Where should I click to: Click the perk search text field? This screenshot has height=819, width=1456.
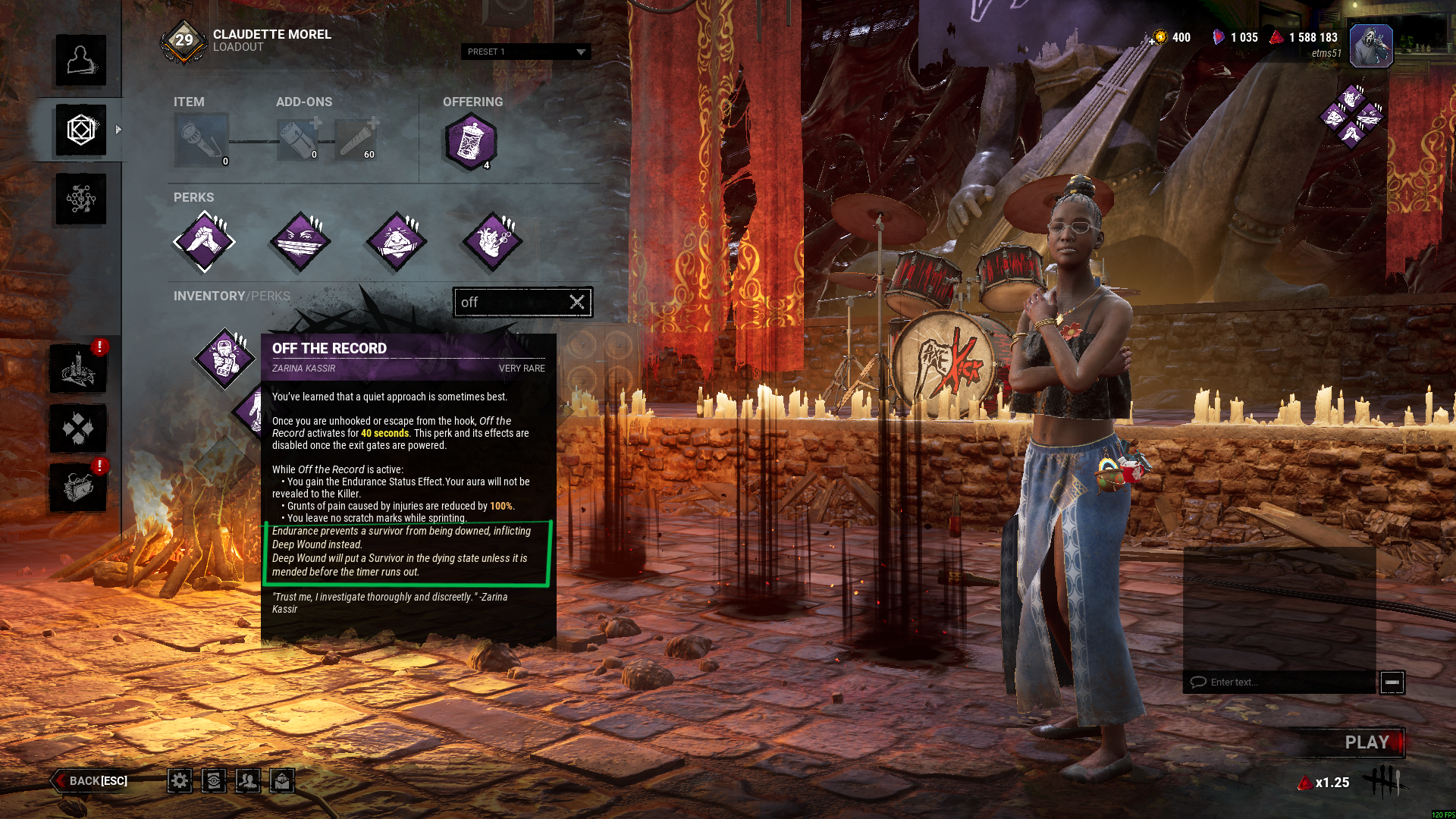[512, 302]
